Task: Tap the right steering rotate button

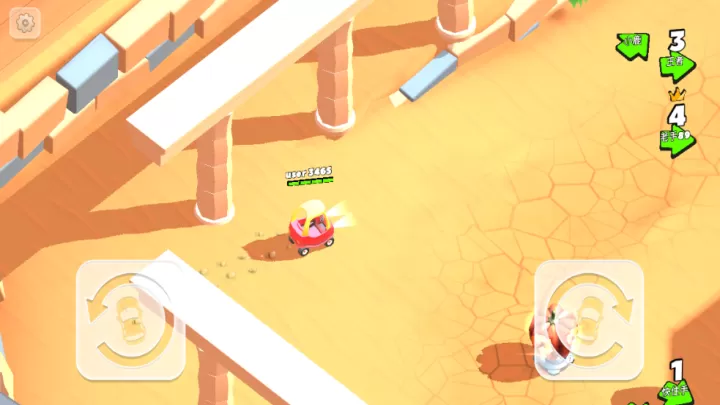Action: (x=588, y=319)
